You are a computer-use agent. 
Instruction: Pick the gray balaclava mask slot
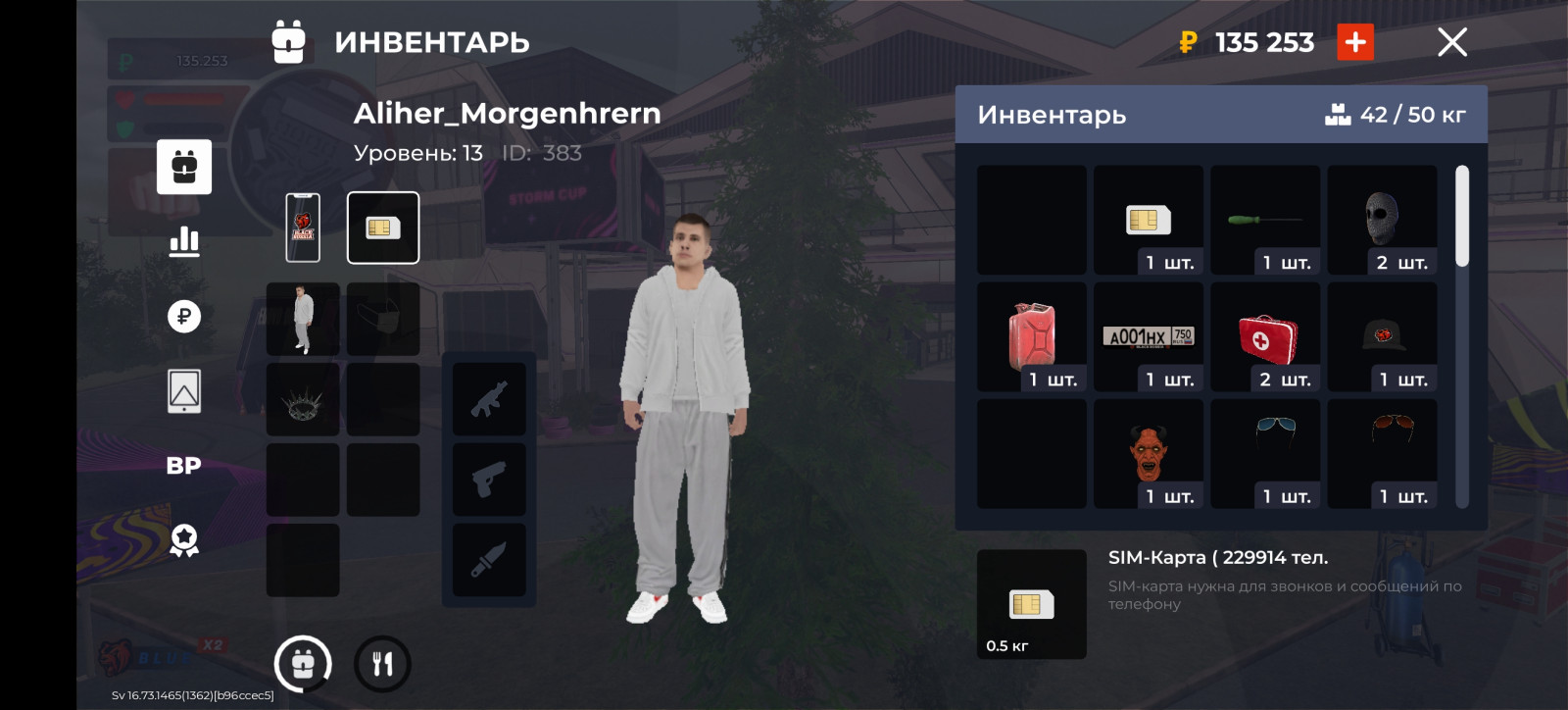point(1382,221)
